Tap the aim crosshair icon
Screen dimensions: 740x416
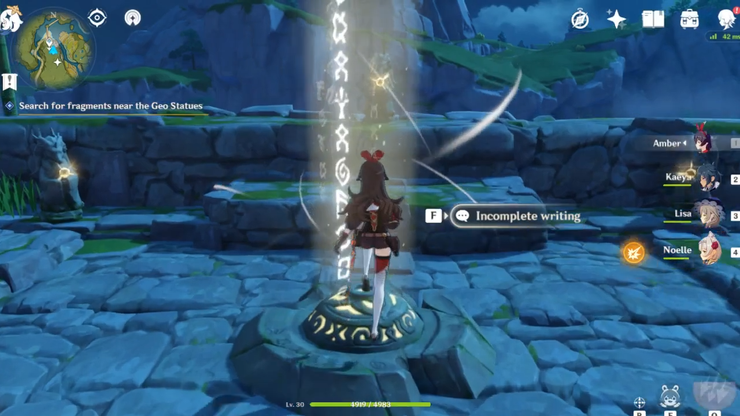click(x=639, y=403)
